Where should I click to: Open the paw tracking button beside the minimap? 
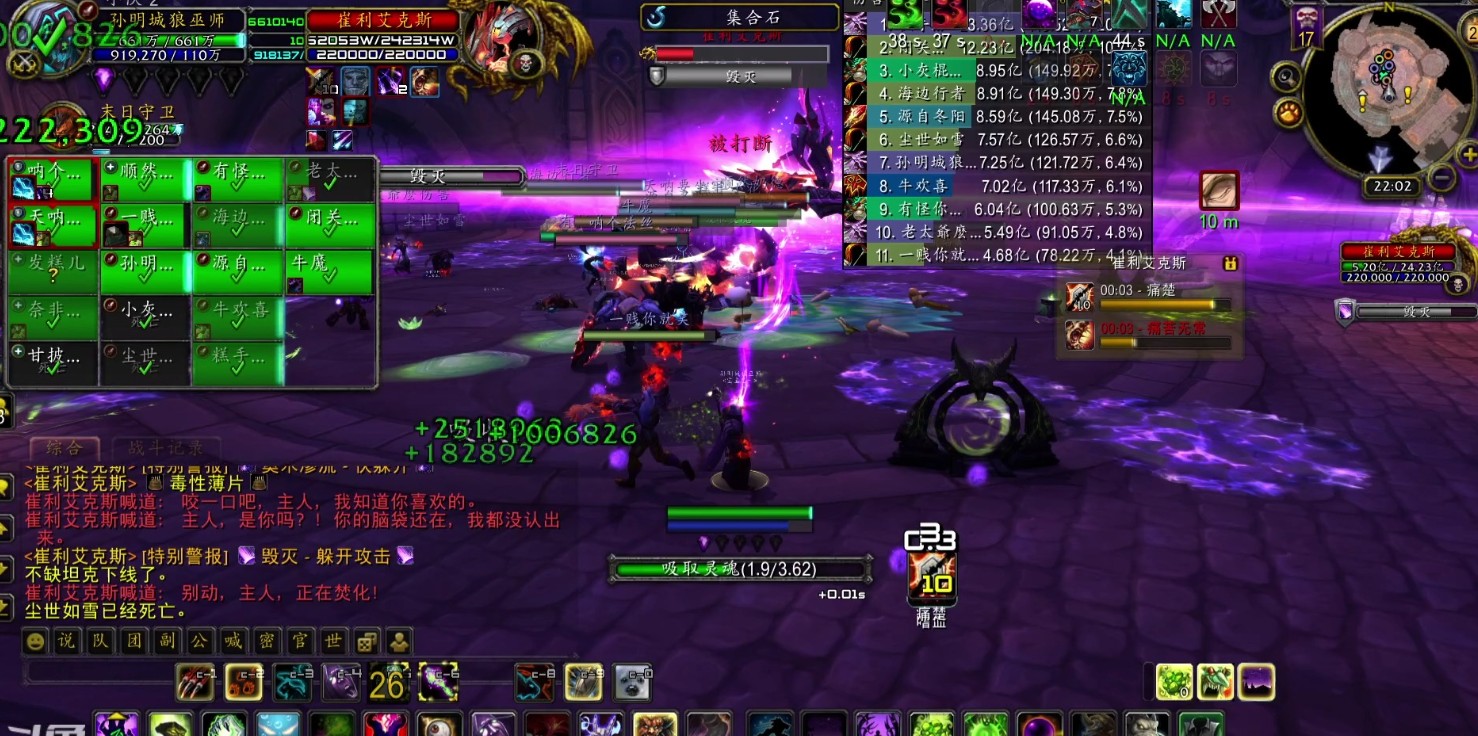pyautogui.click(x=1288, y=112)
